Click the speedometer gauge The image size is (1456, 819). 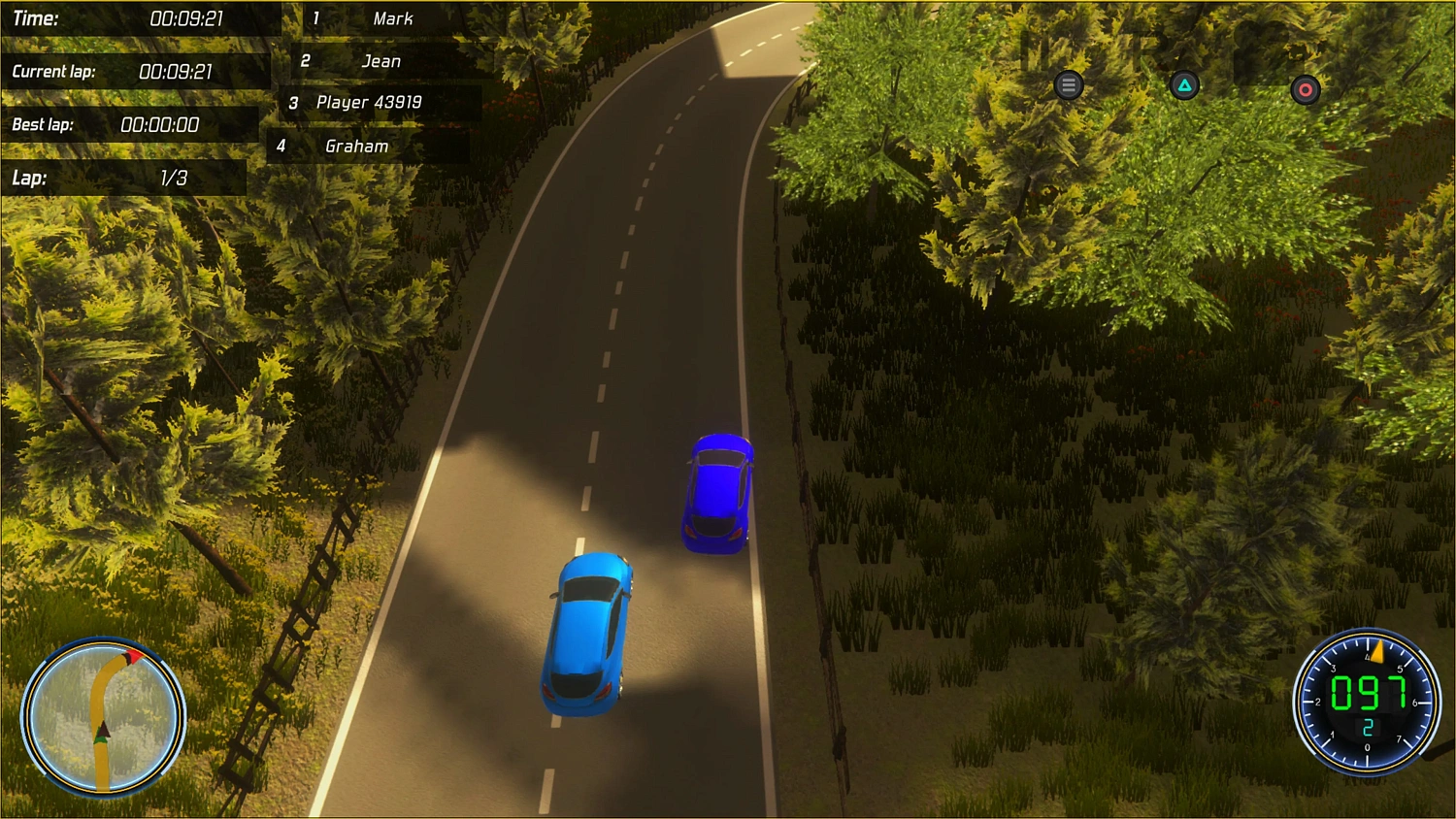tap(1367, 702)
